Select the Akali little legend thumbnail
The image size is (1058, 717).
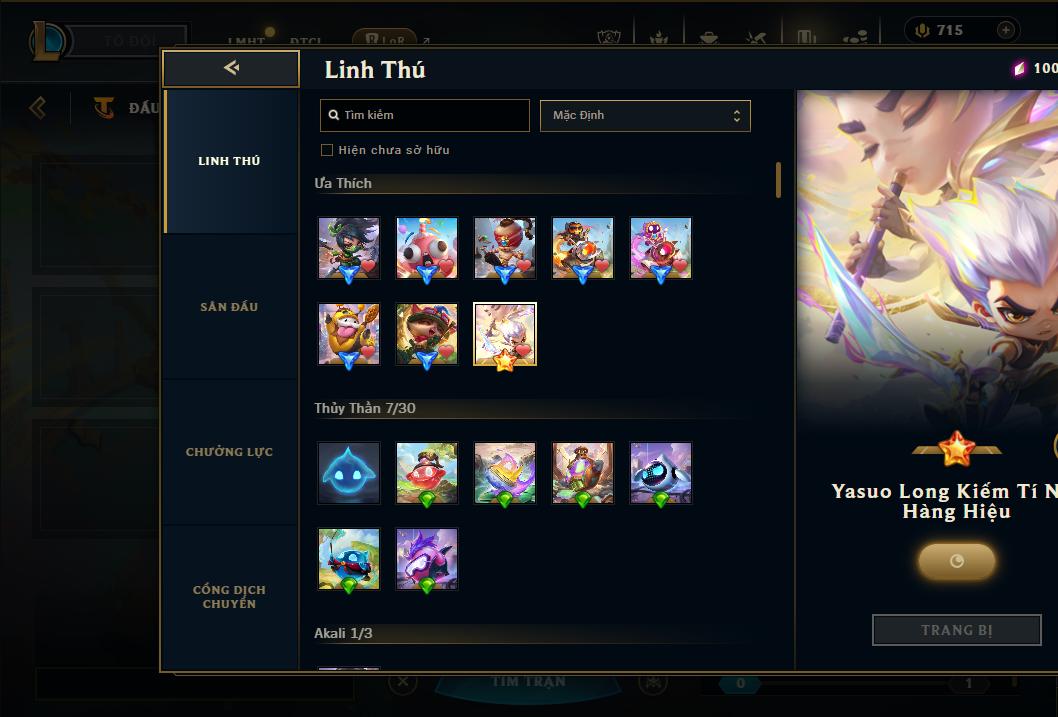coord(349,247)
